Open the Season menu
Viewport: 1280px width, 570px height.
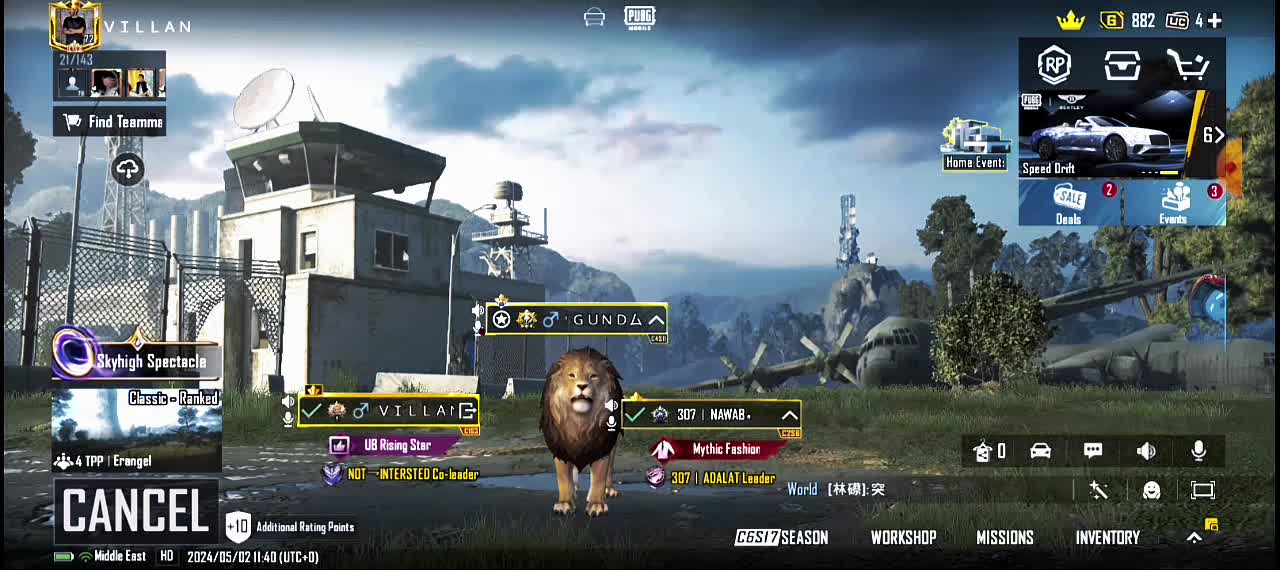pyautogui.click(x=782, y=538)
